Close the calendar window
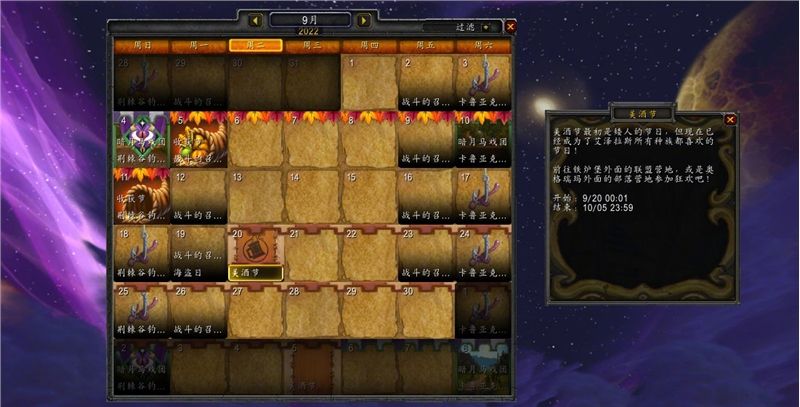 [x=511, y=28]
